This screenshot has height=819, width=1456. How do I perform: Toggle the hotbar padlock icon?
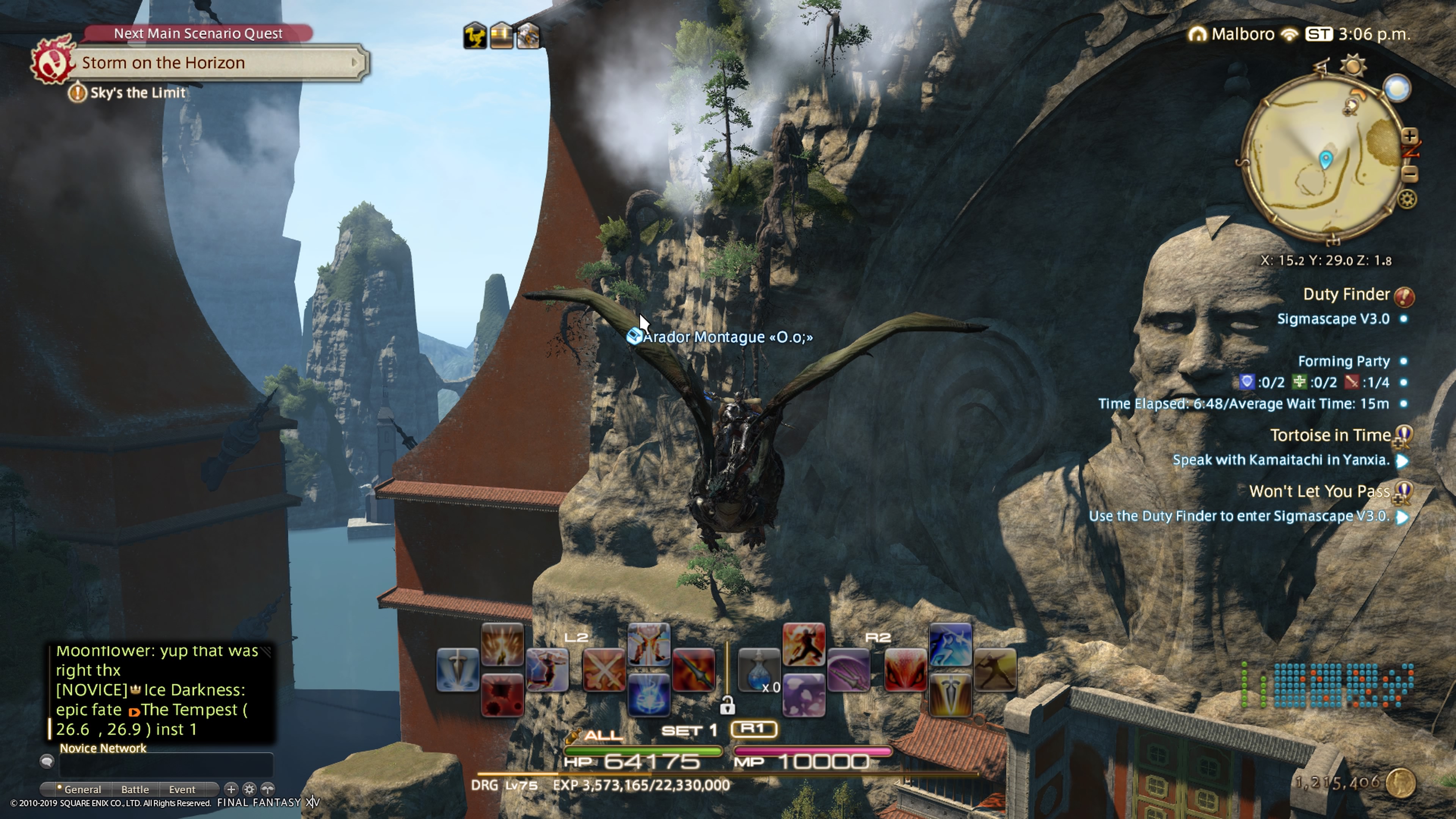(x=727, y=705)
